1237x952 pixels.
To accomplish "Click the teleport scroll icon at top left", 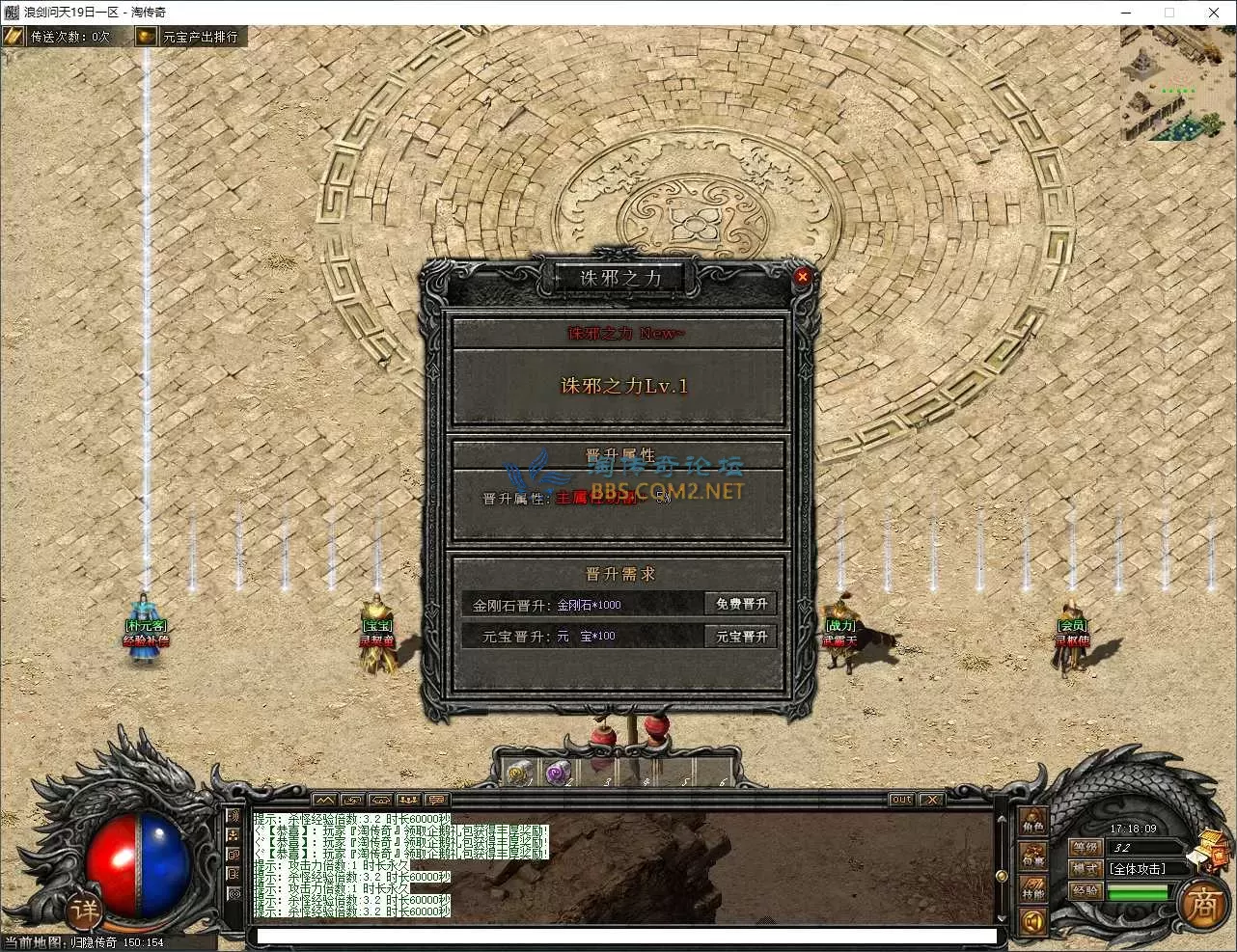I will 13,37.
